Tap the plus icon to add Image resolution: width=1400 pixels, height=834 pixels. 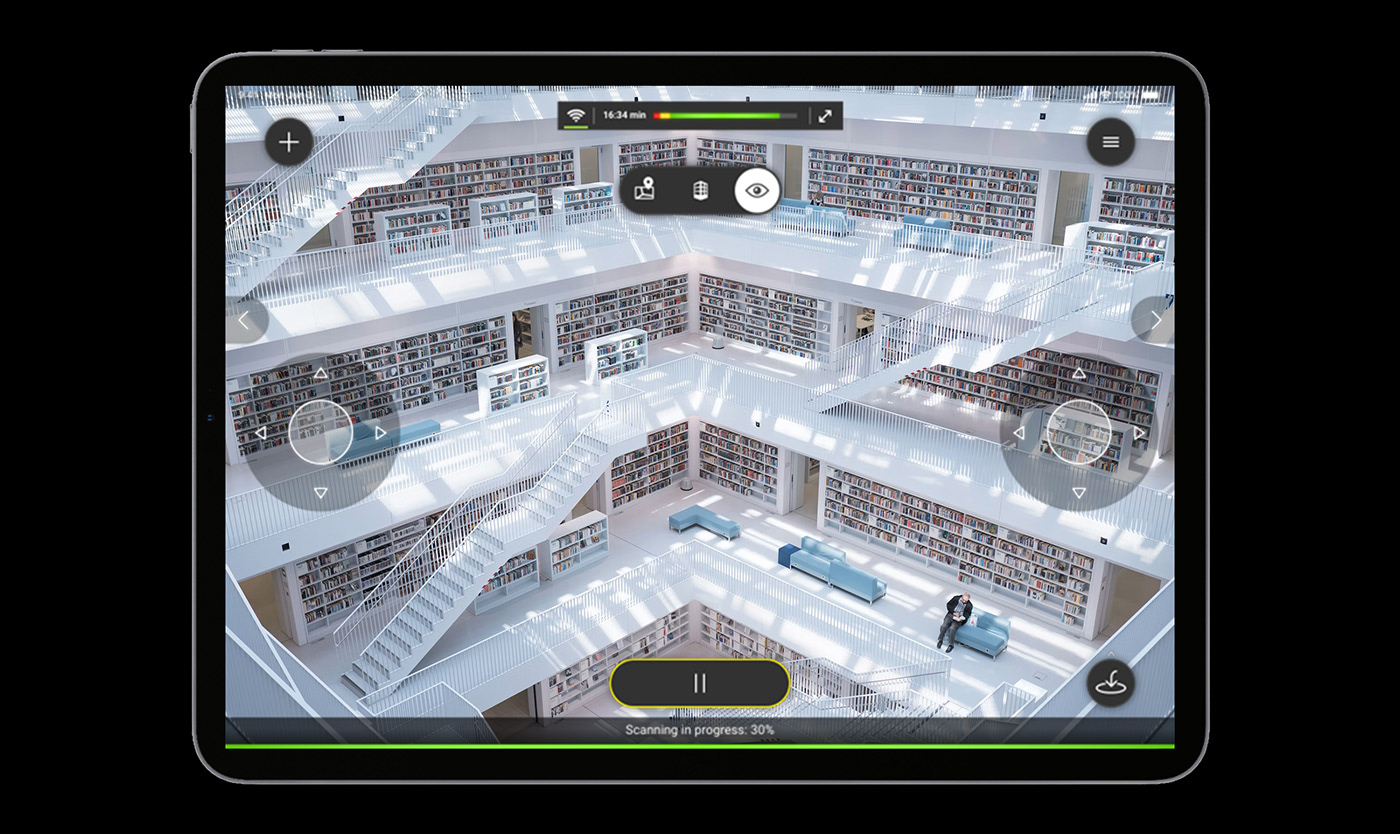point(288,141)
